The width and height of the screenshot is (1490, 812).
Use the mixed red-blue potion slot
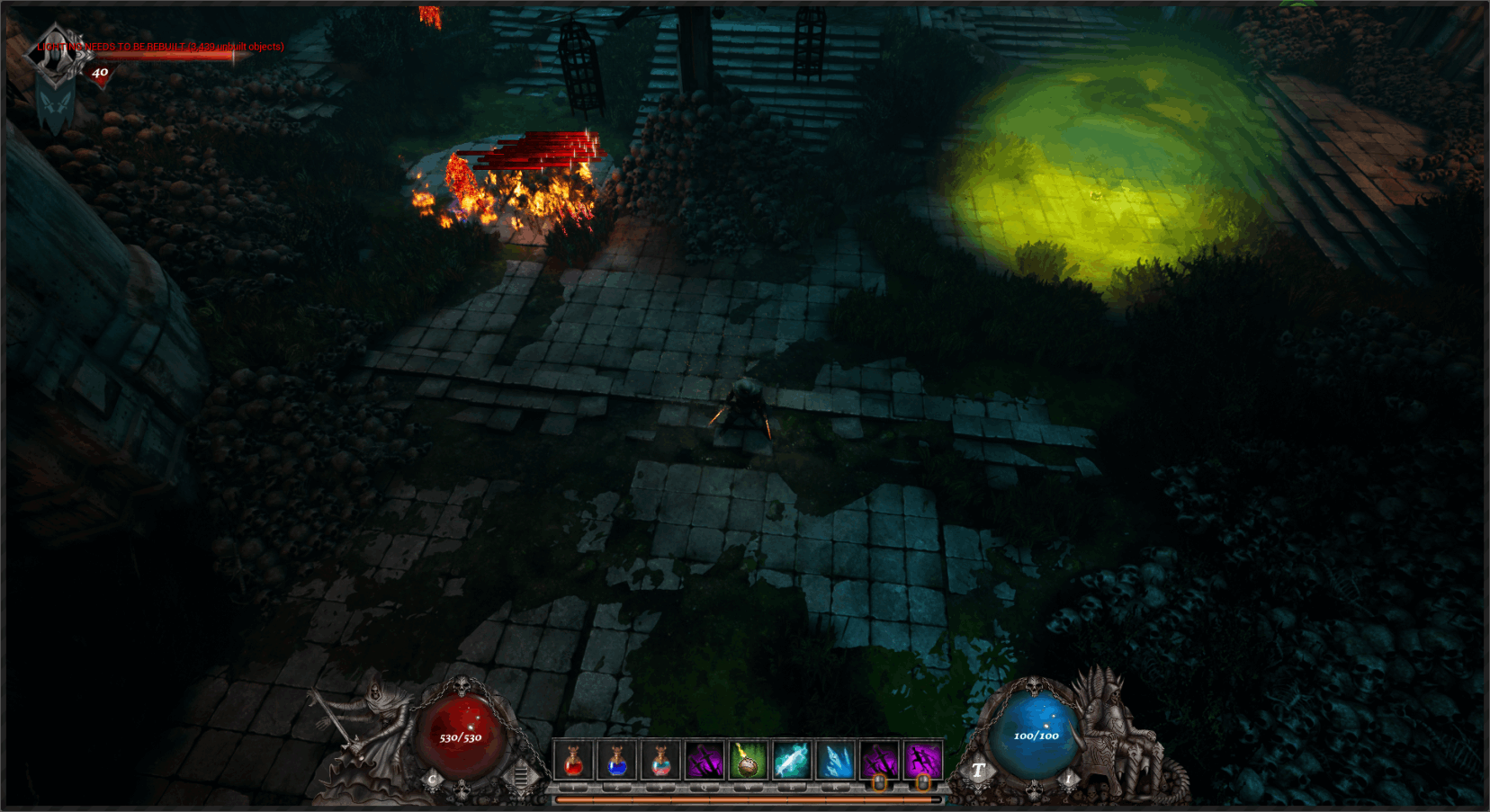(x=660, y=761)
